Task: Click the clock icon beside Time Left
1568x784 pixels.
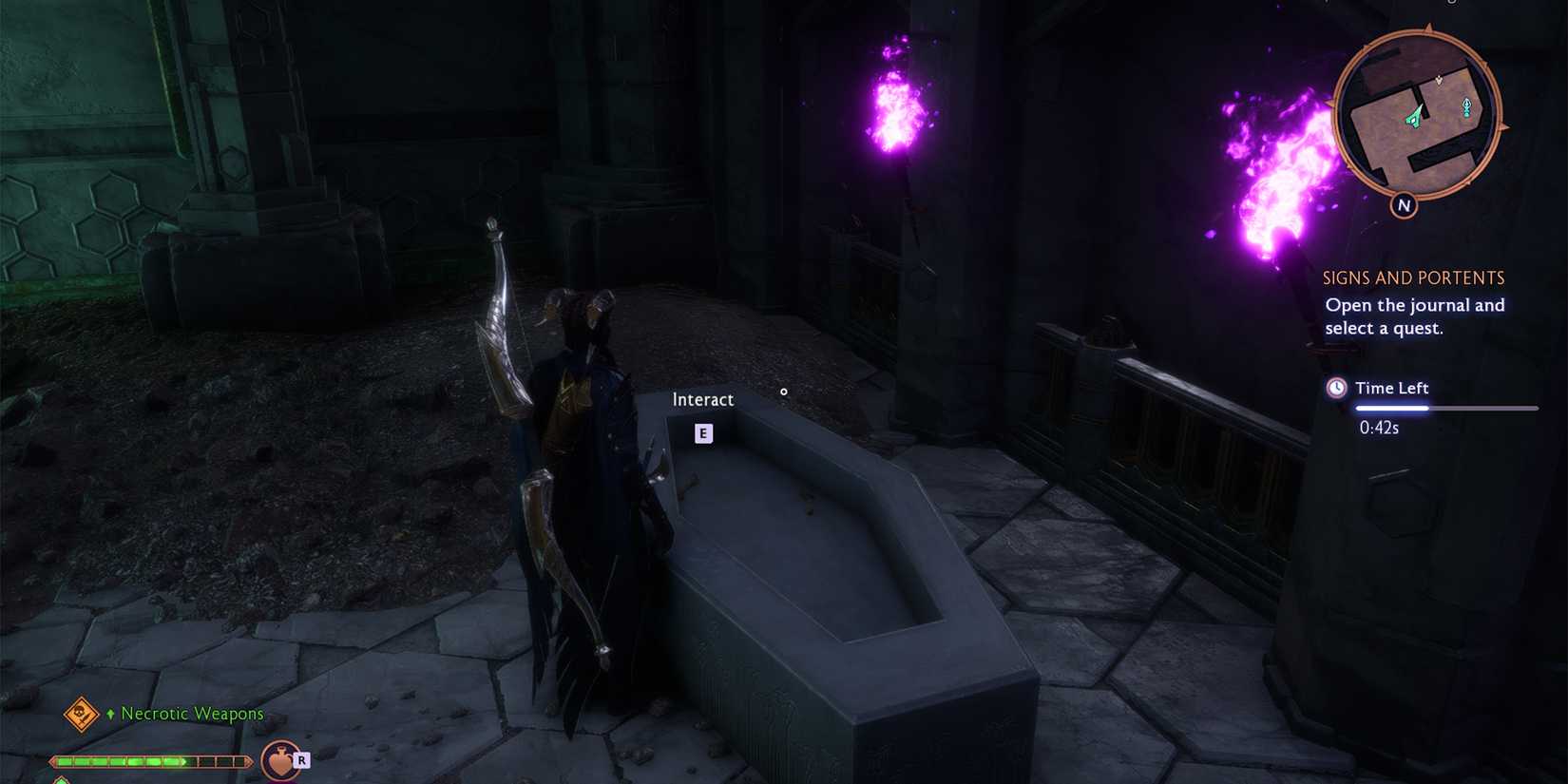Action: [x=1337, y=388]
